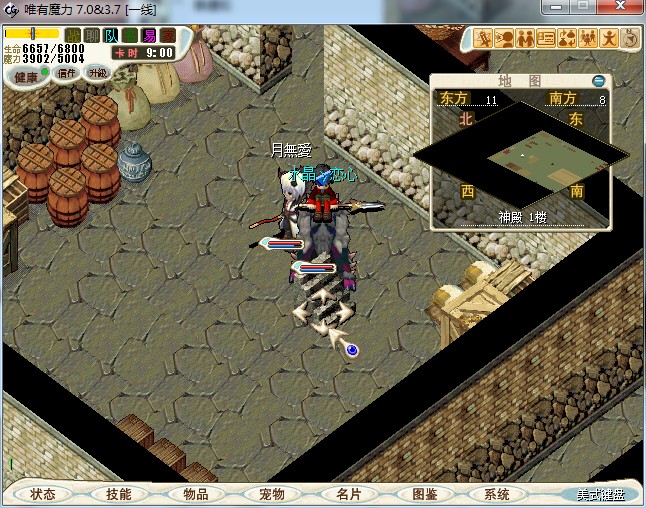Select the ID card exchange icon
Viewport: 646px width, 508px height.
545,39
